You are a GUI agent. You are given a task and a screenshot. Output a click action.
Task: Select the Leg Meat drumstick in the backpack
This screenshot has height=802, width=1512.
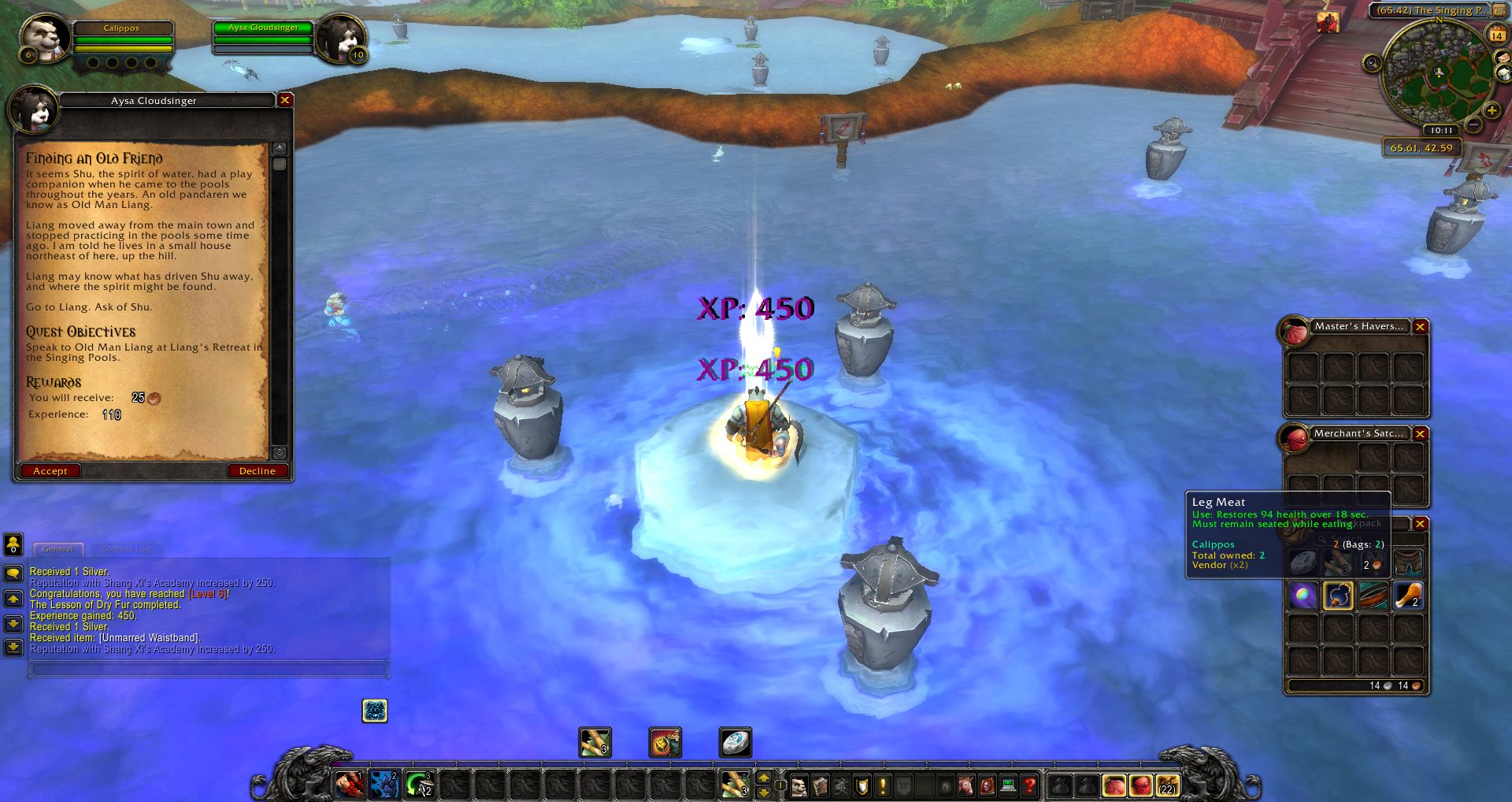tap(1407, 596)
